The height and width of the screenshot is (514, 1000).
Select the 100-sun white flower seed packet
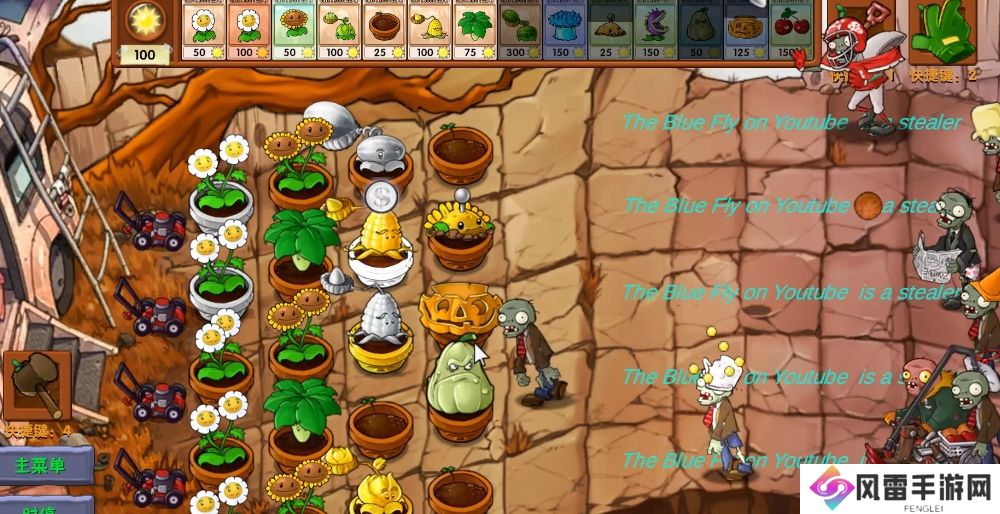coord(249,30)
